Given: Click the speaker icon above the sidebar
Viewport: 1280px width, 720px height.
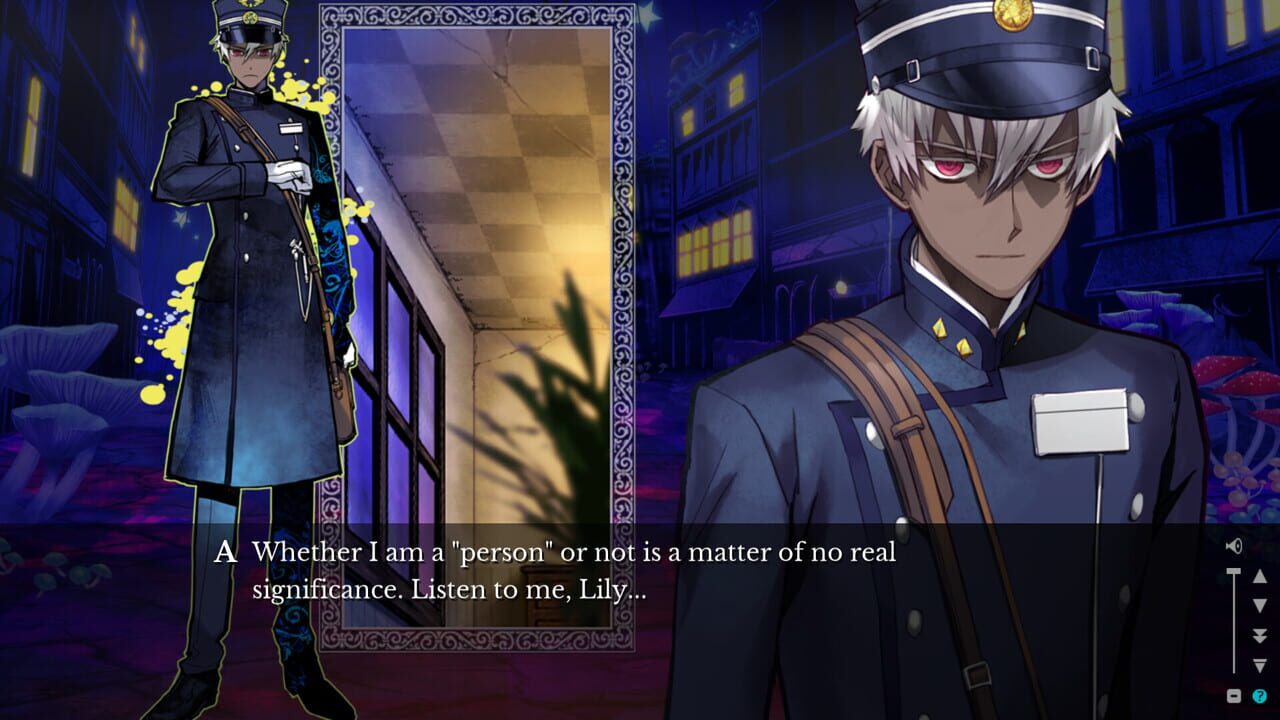Looking at the screenshot, I should coord(1234,545).
